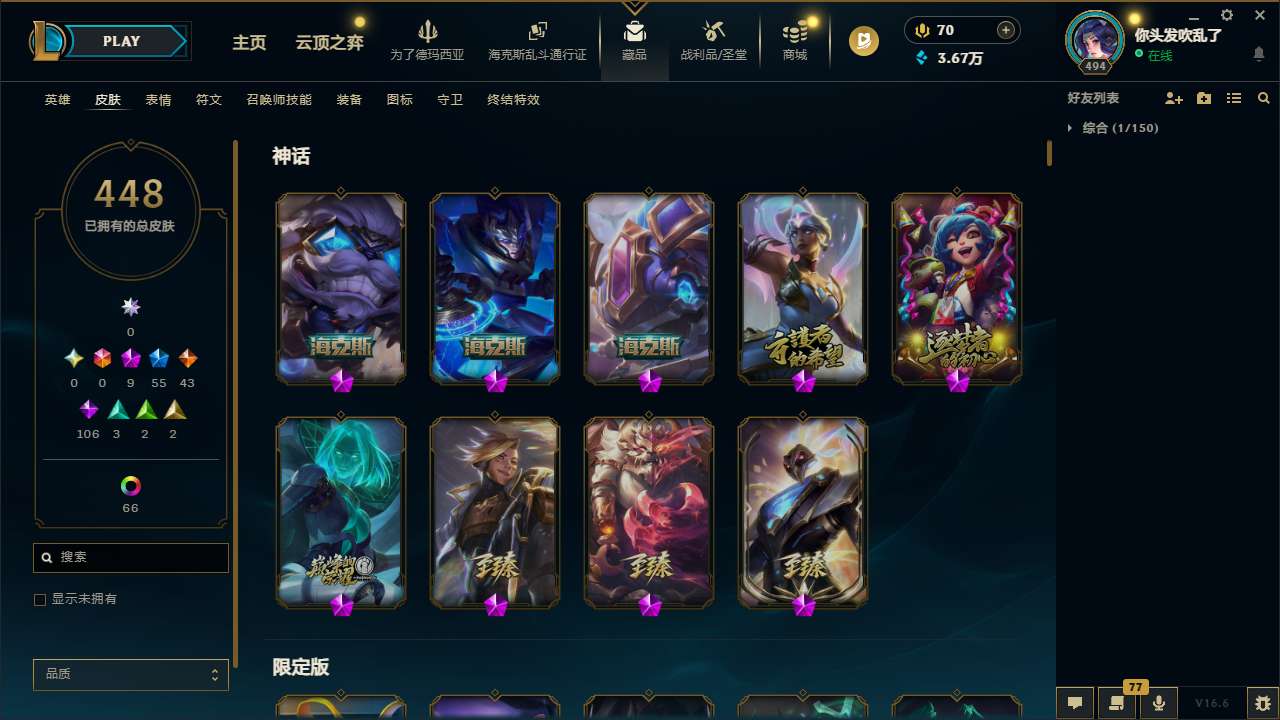Switch to the 守卫 collection tab
Viewport: 1280px width, 720px height.
point(449,100)
